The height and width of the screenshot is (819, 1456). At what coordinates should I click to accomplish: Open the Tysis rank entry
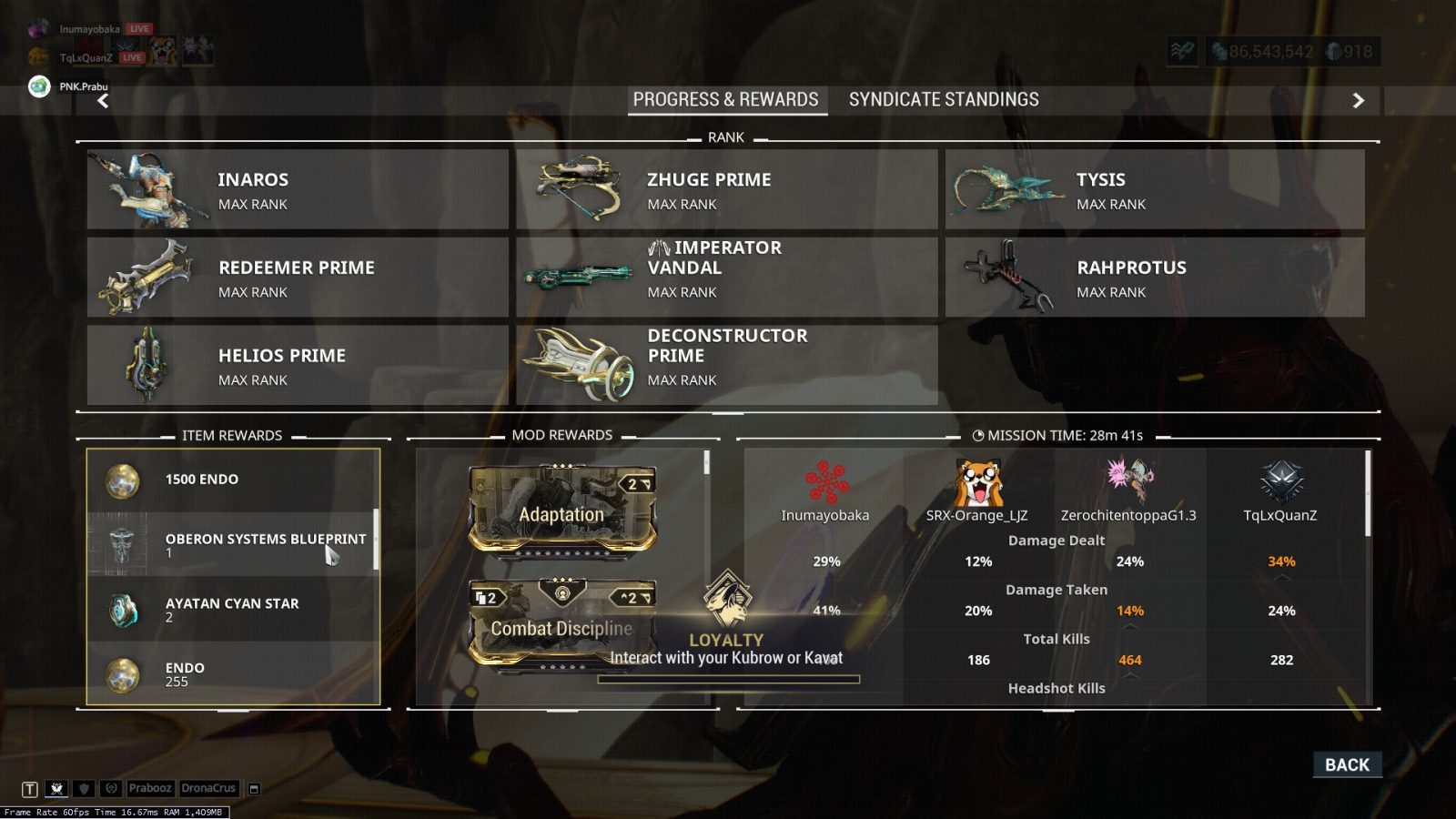pos(1155,189)
